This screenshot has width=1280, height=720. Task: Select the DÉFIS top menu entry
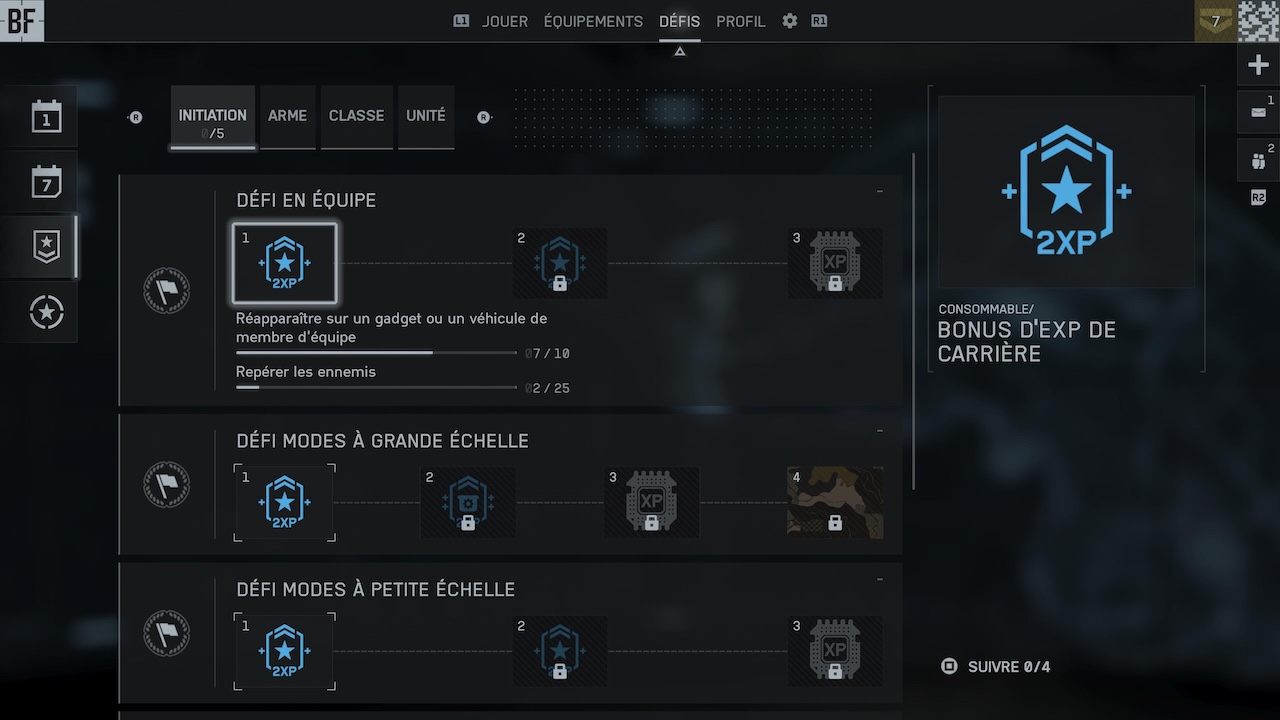coord(680,21)
